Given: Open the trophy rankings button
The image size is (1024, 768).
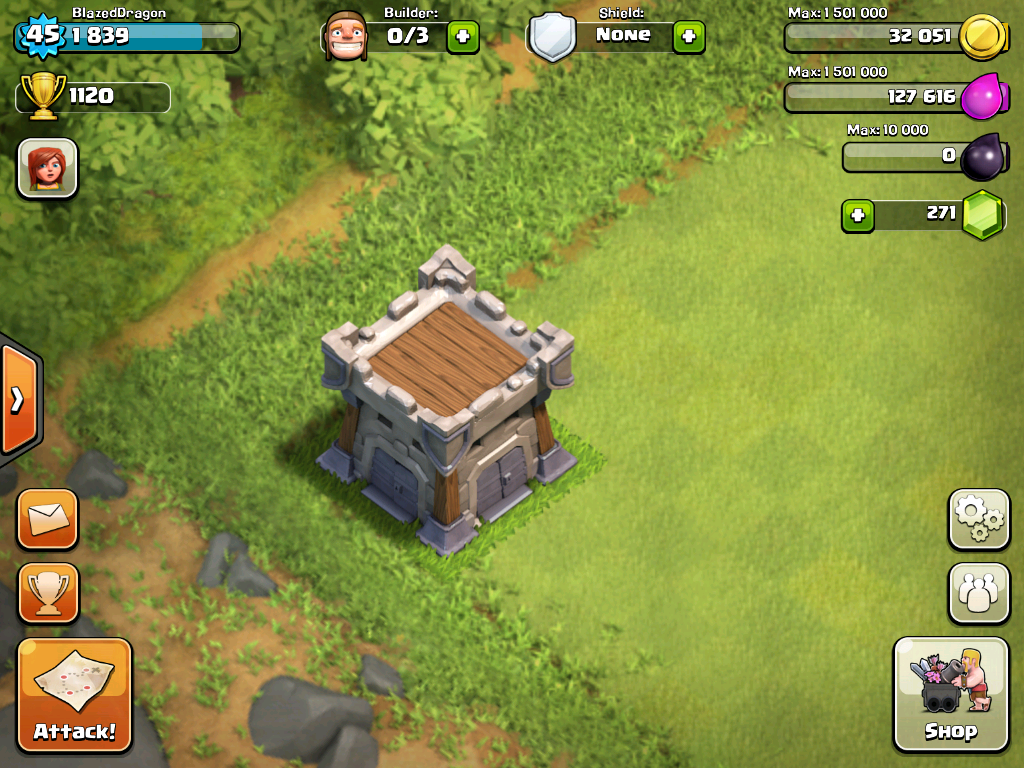Looking at the screenshot, I should coord(47,593).
